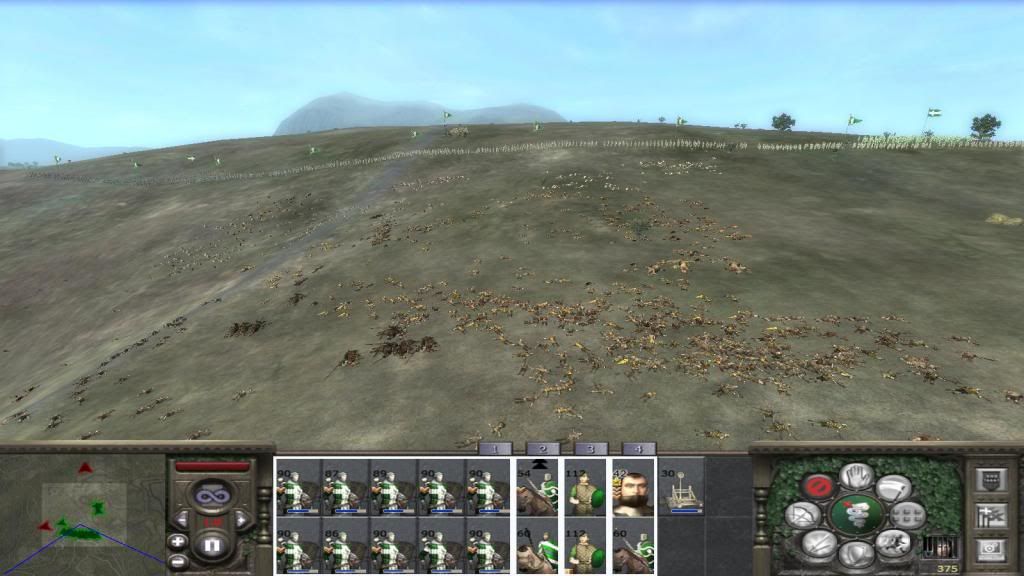Select the catapult unit card
Image resolution: width=1024 pixels, height=576 pixels.
[680, 488]
